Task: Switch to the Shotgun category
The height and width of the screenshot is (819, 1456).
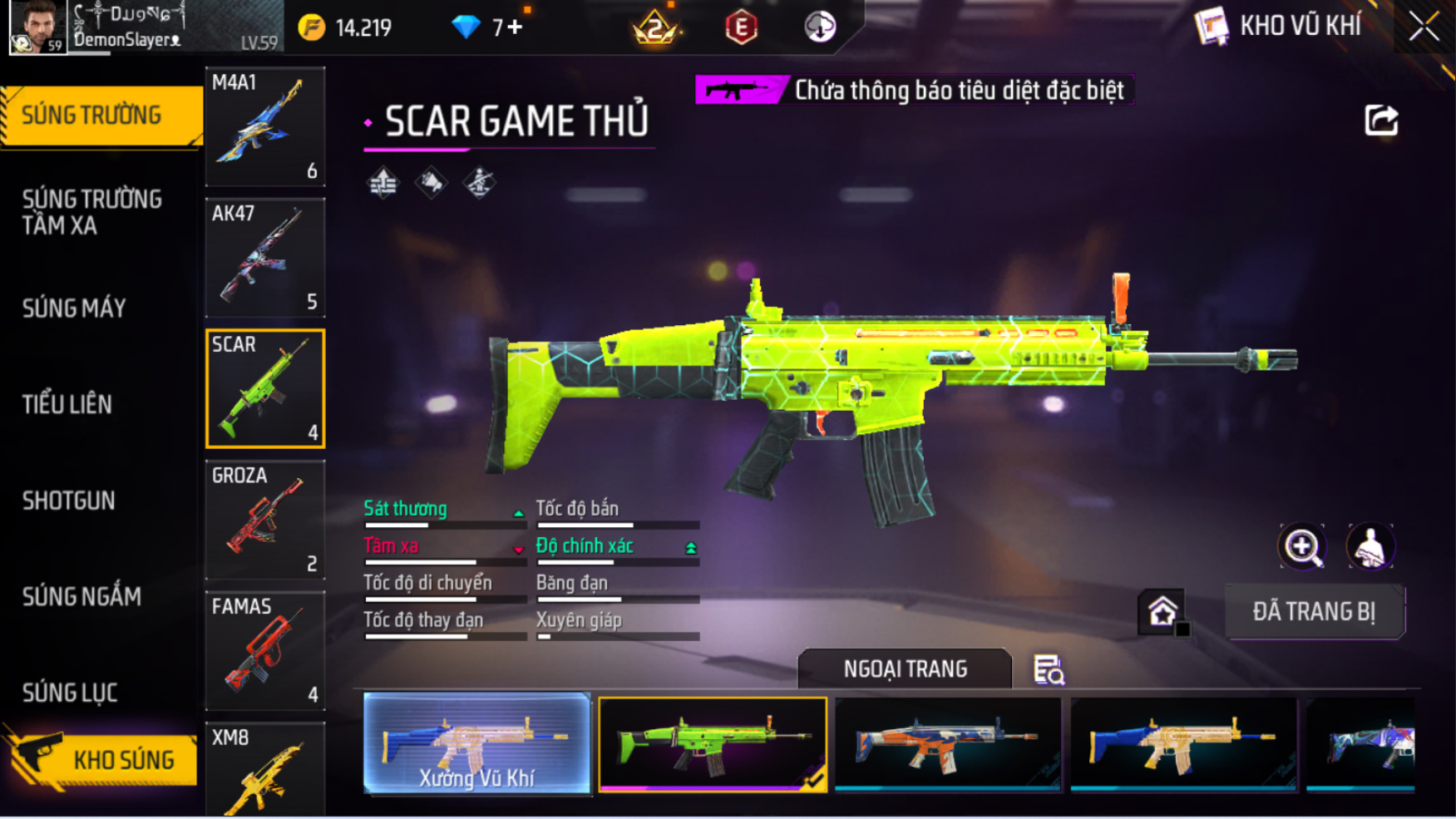Action: click(x=69, y=501)
